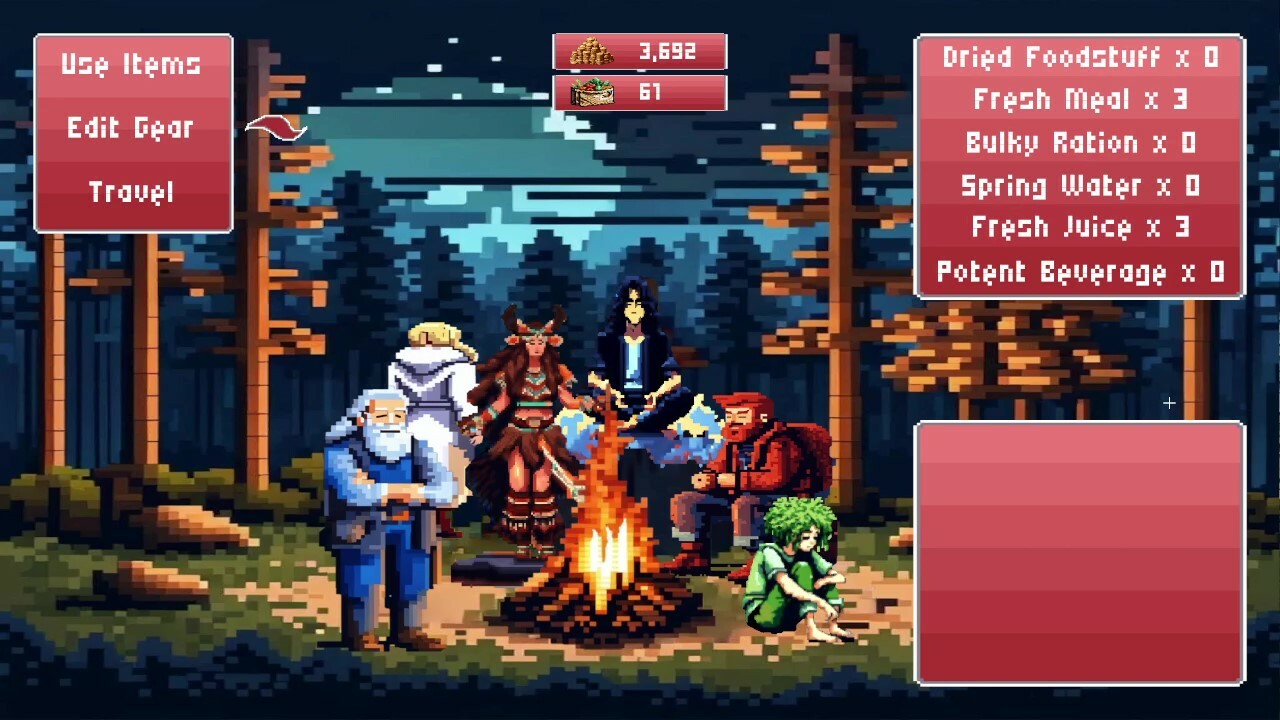Choose Dried Foodstuff from the item list
Image resolution: width=1280 pixels, height=720 pixels.
click(1080, 58)
